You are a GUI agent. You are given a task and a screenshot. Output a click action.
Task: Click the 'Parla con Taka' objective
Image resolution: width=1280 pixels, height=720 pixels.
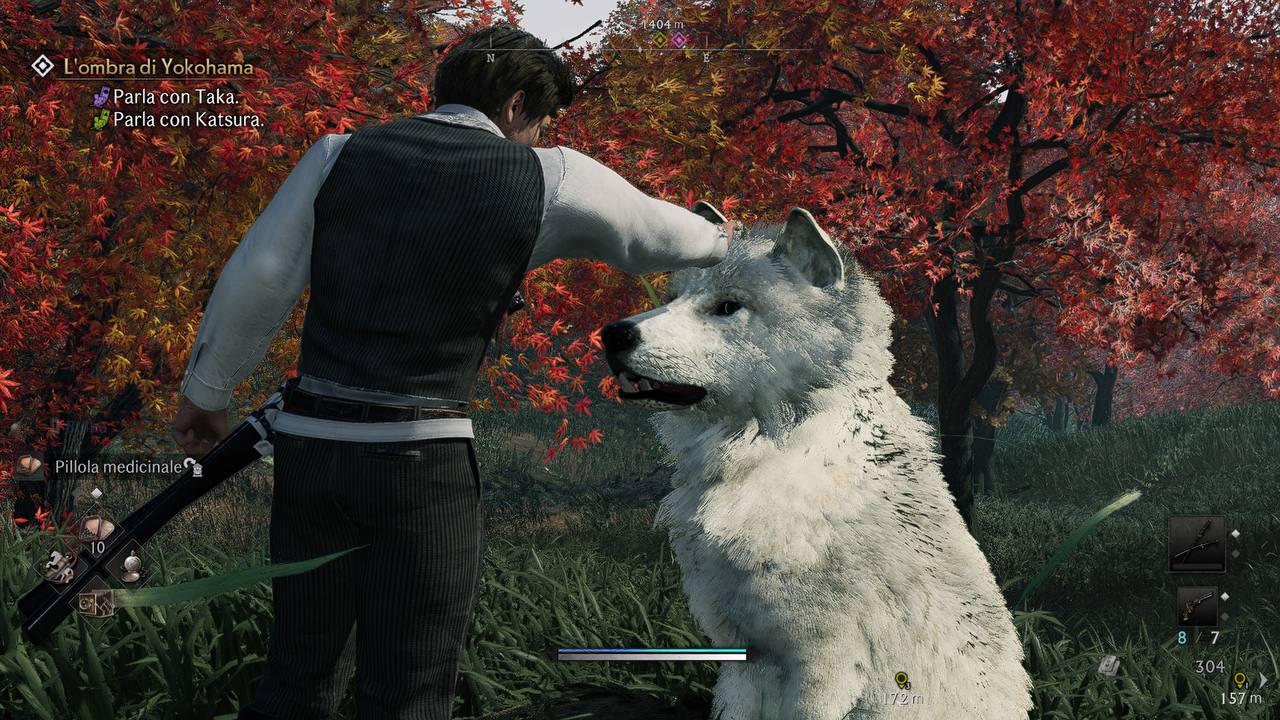[x=176, y=97]
